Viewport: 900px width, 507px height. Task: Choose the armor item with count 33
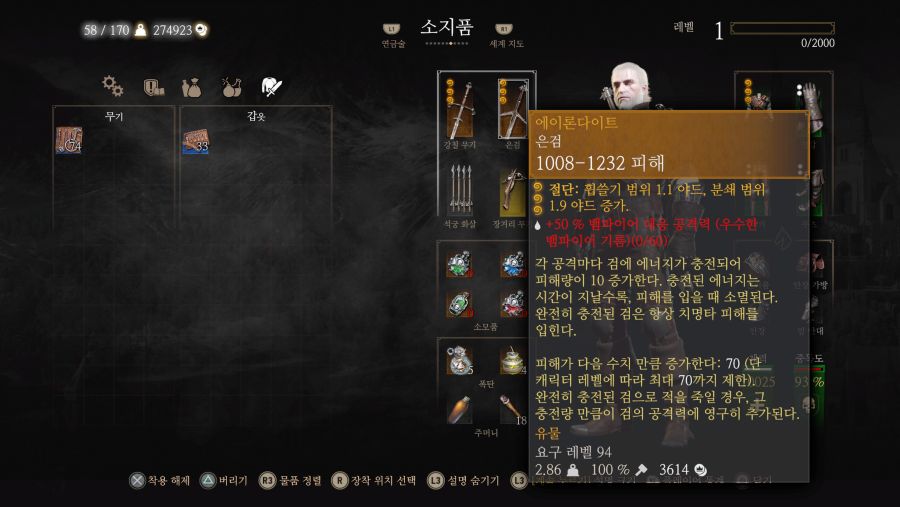tap(195, 141)
